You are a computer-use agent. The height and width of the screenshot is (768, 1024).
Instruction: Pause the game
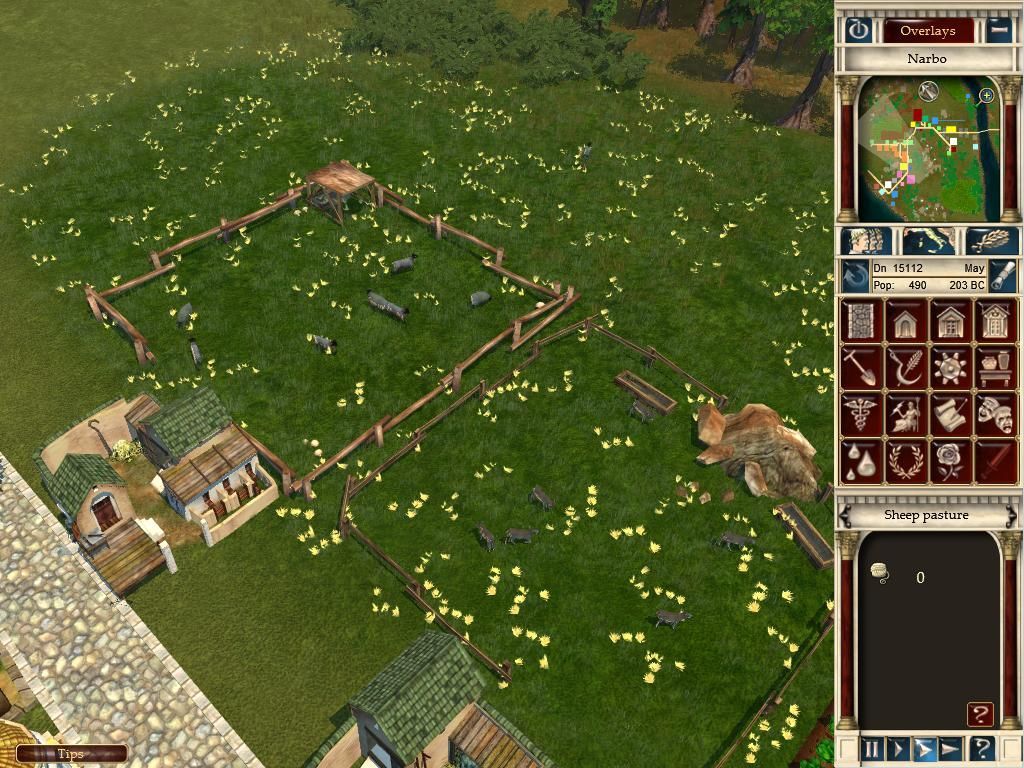(x=872, y=748)
